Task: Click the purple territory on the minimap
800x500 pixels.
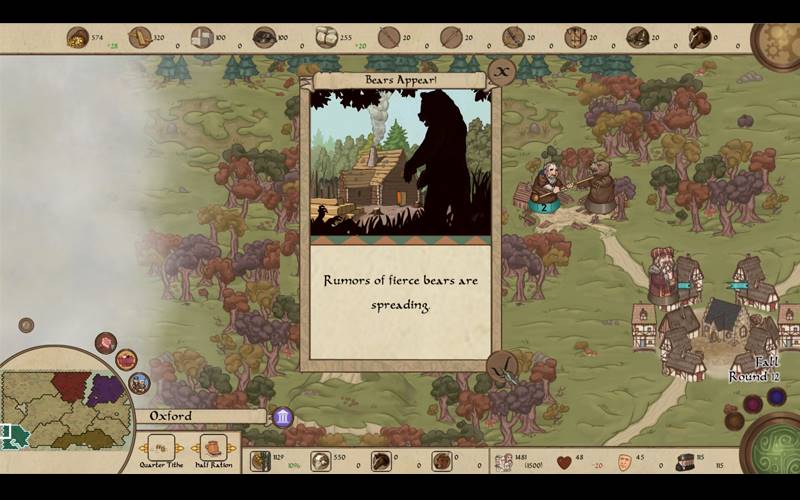Action: click(104, 388)
